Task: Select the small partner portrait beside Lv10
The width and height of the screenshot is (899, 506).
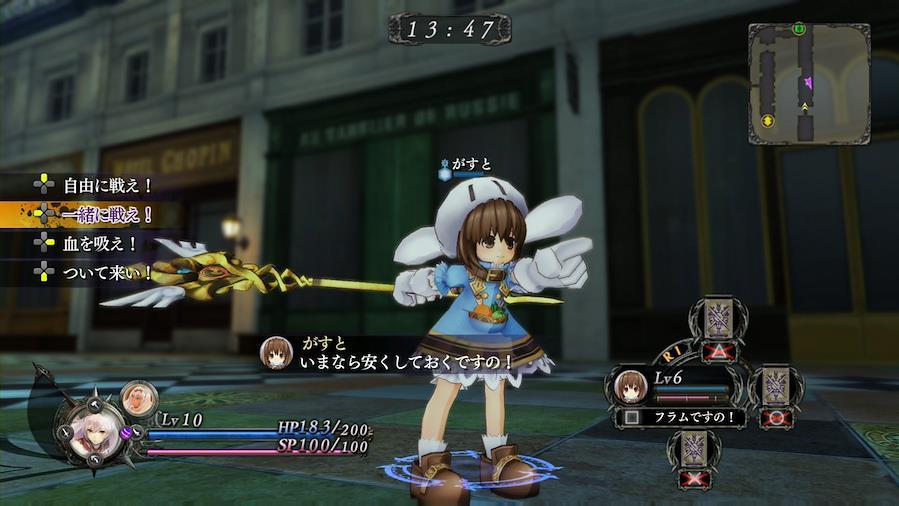Action: click(136, 398)
